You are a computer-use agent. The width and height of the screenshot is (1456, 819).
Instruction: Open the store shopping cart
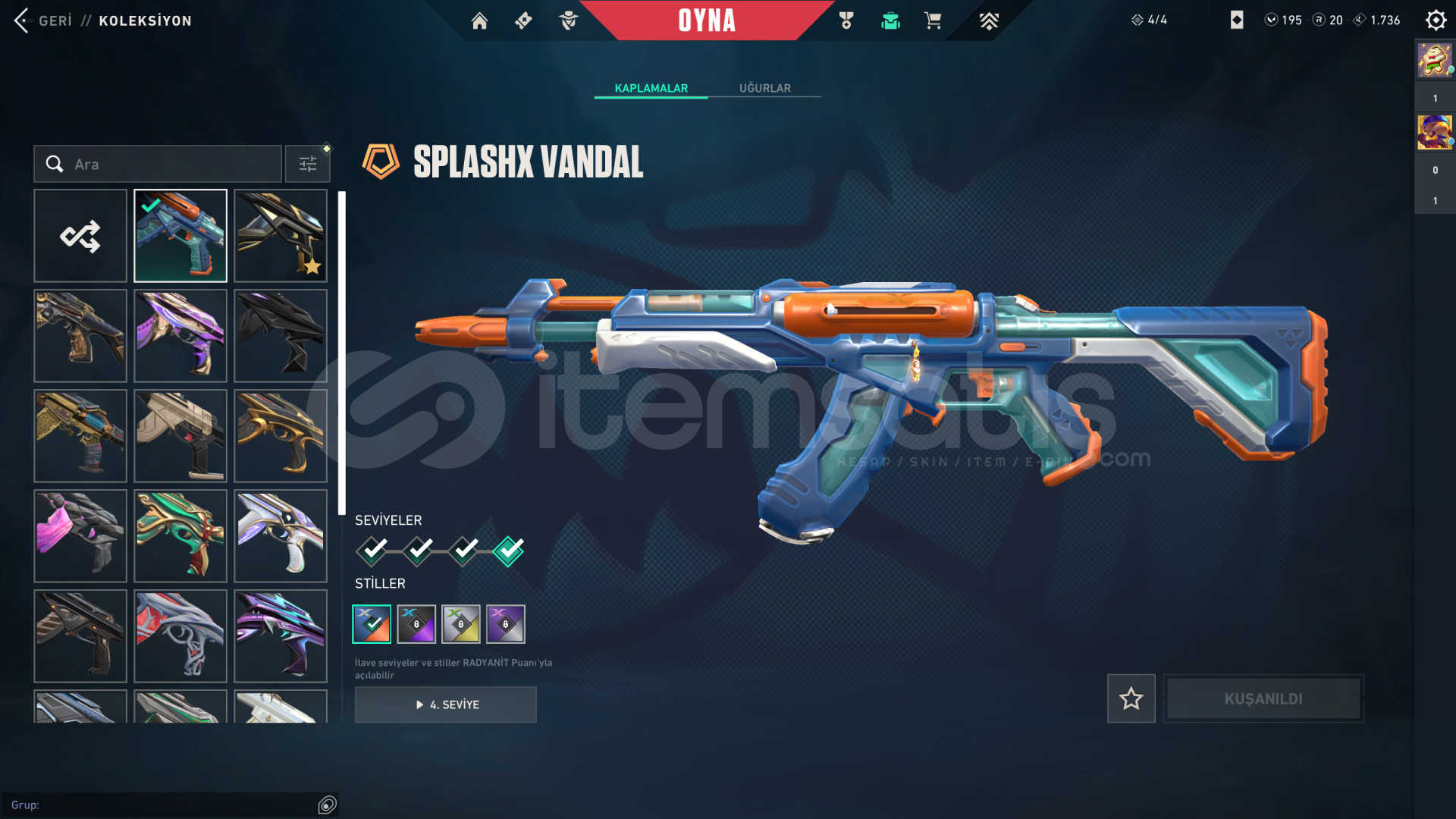[933, 20]
